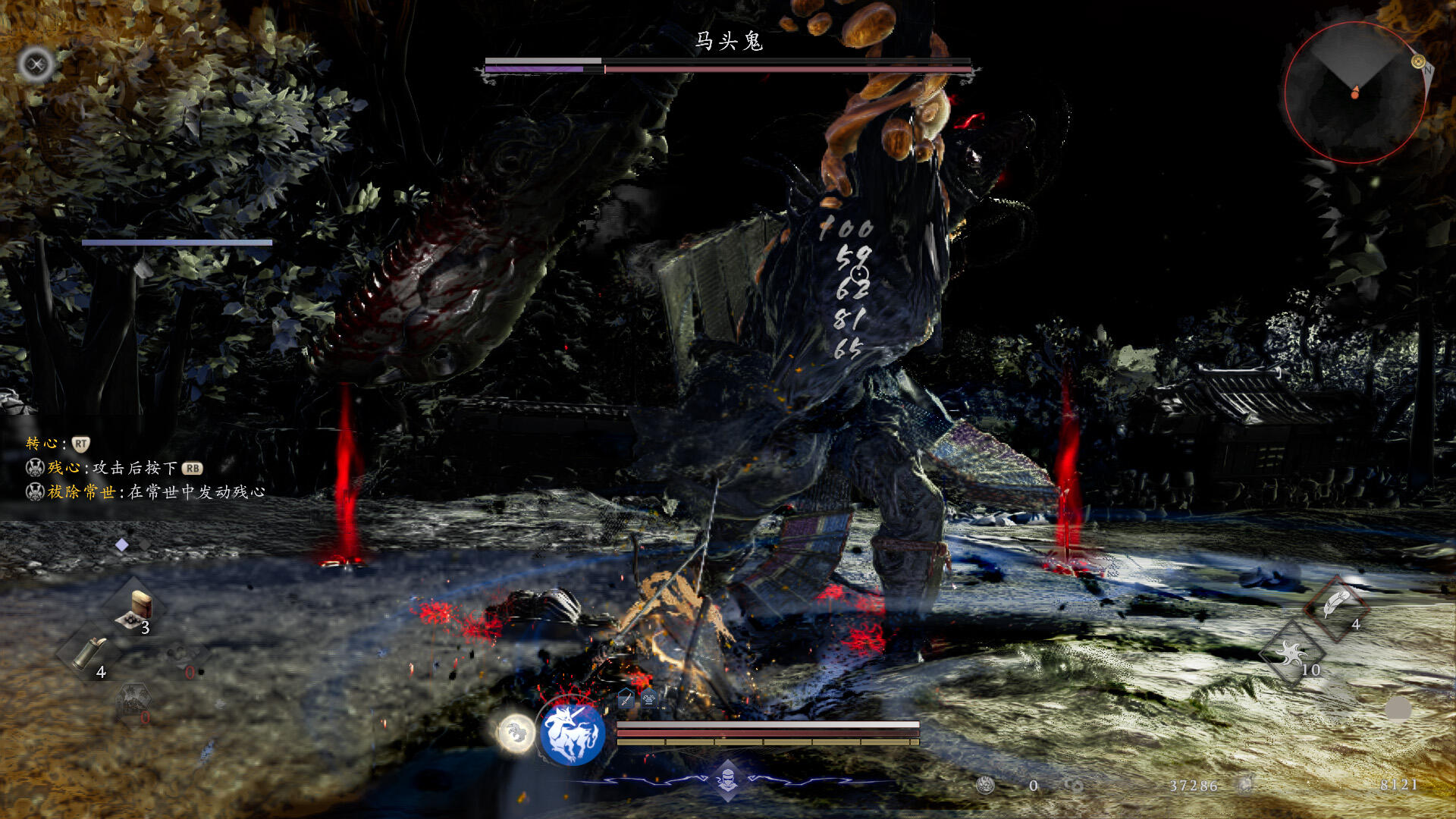Close the overlay with the X button
Screen dimensions: 1456x819
click(36, 64)
